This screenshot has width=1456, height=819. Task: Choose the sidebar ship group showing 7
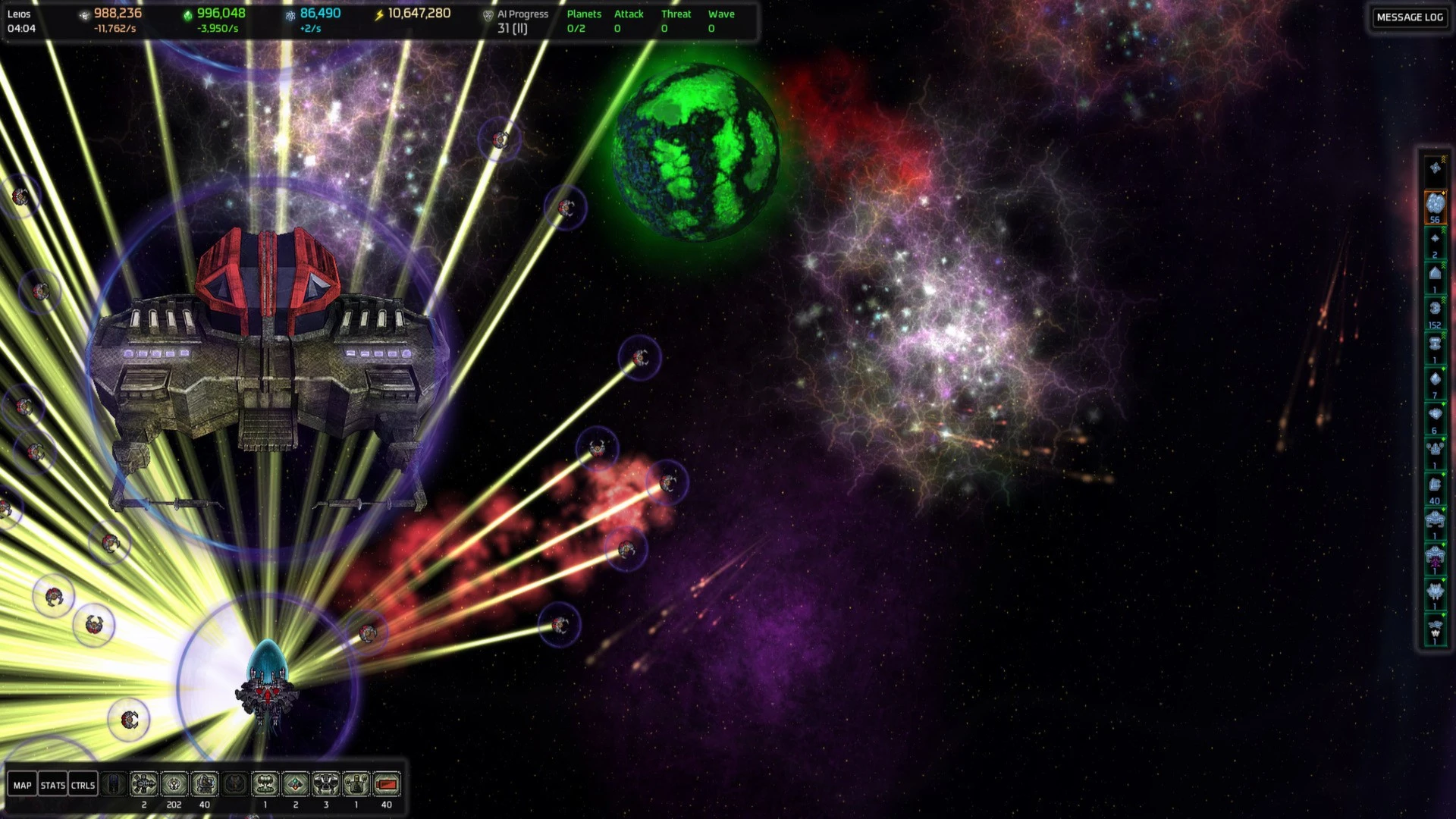point(1435,379)
